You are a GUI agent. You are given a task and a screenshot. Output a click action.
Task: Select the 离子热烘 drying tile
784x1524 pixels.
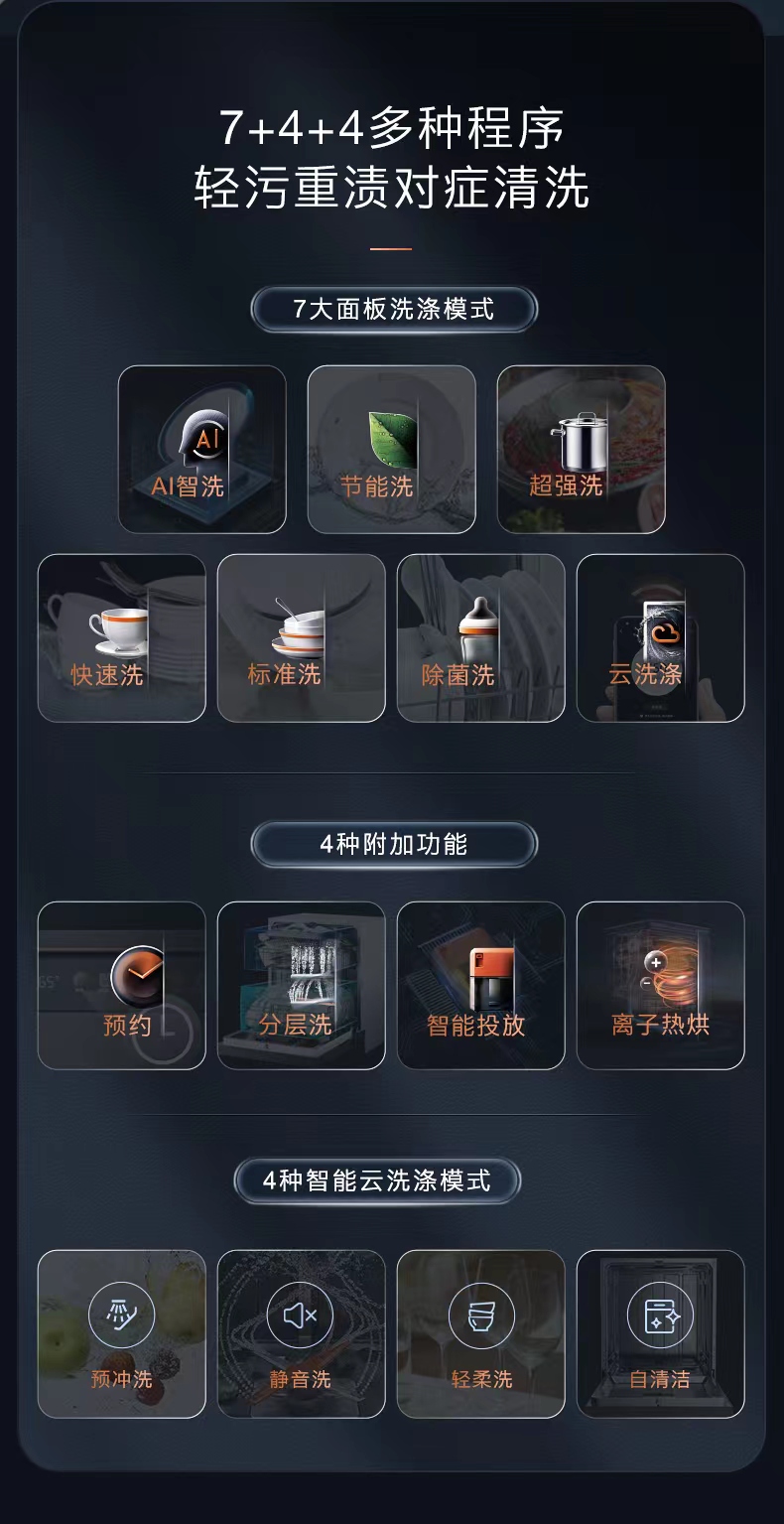tap(660, 986)
